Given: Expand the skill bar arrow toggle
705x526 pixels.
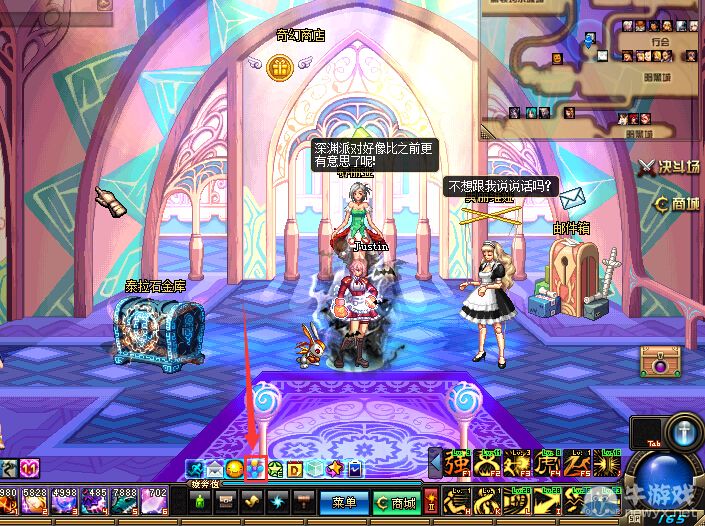Looking at the screenshot, I should pyautogui.click(x=435, y=465).
